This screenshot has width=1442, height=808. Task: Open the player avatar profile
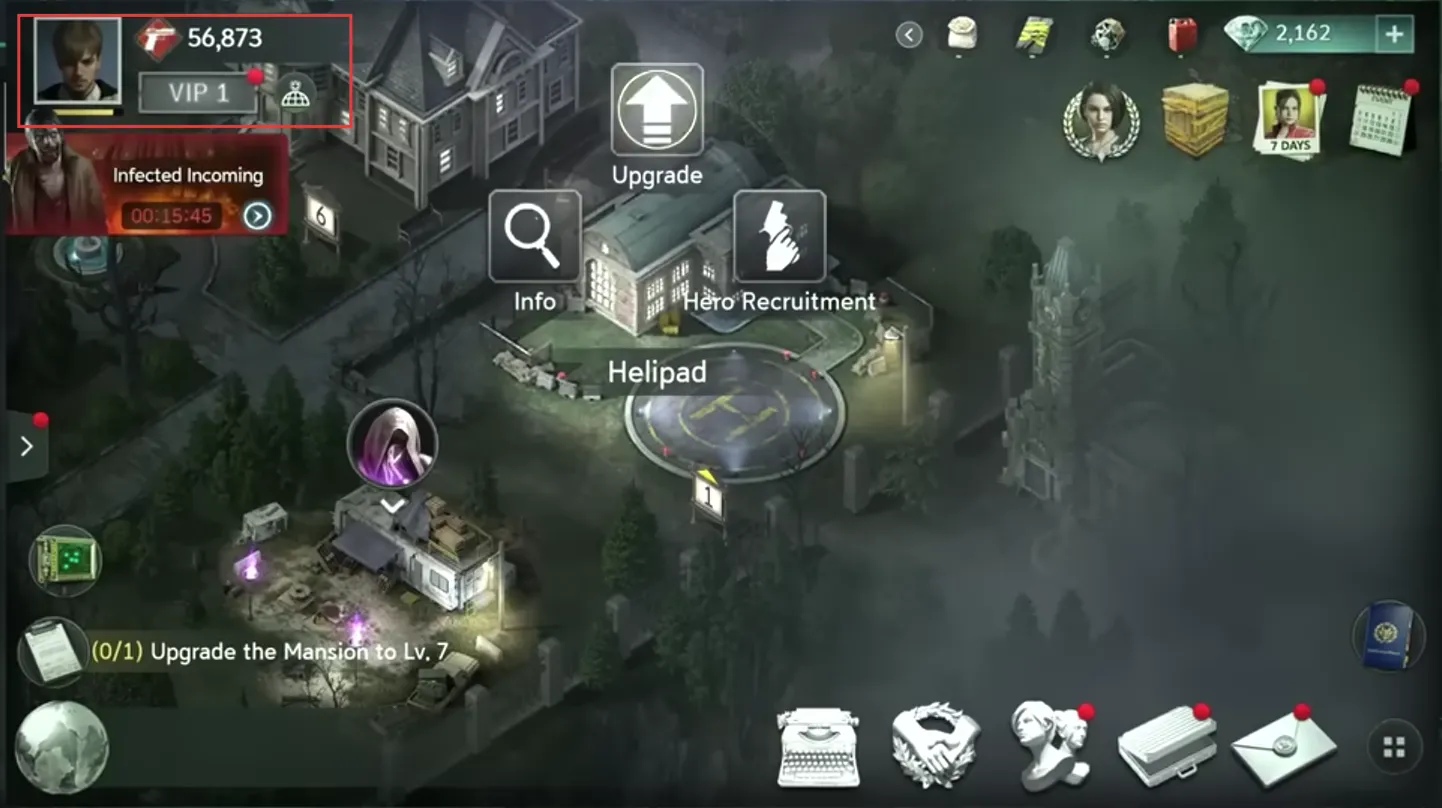(x=77, y=60)
